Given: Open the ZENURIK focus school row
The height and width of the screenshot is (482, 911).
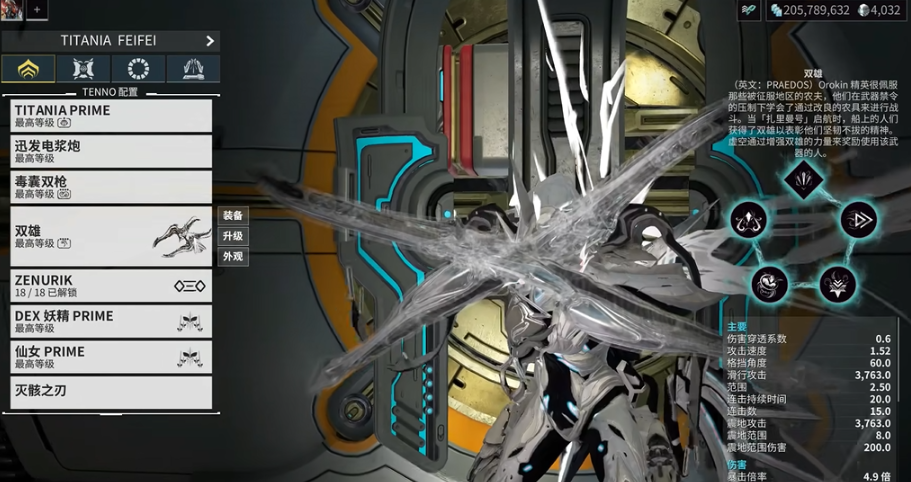Looking at the screenshot, I should click(x=111, y=285).
